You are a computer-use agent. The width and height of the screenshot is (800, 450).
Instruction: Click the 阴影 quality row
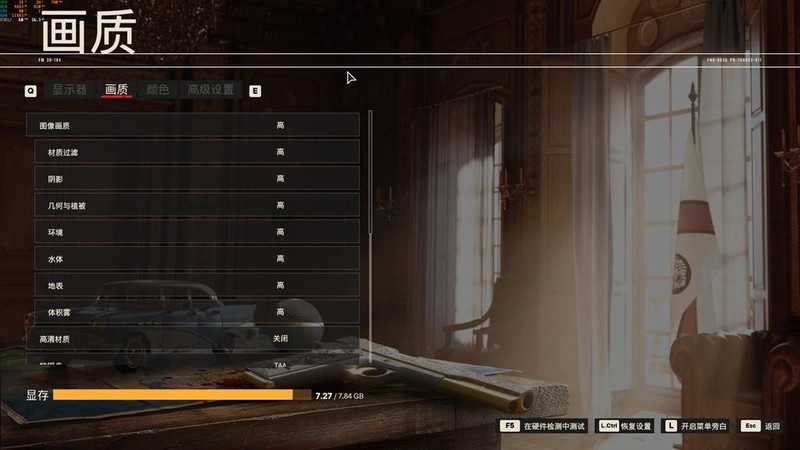tap(196, 179)
